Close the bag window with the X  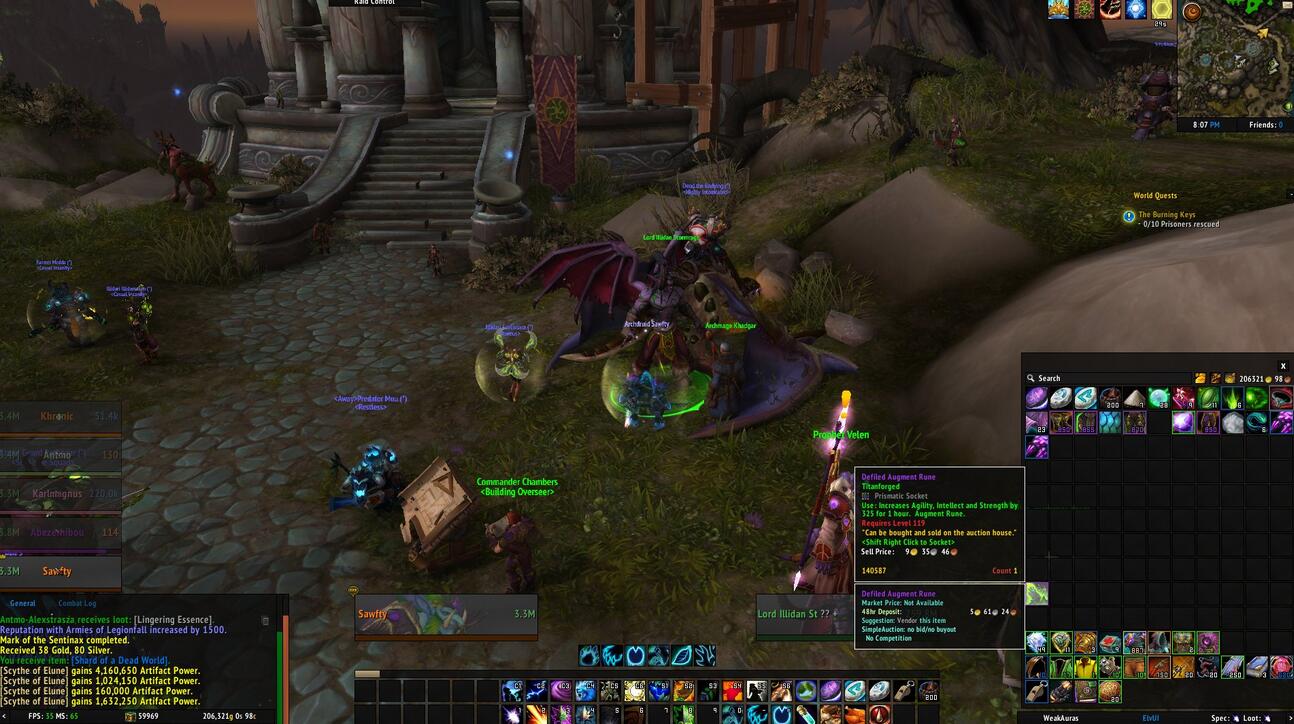pos(1283,366)
